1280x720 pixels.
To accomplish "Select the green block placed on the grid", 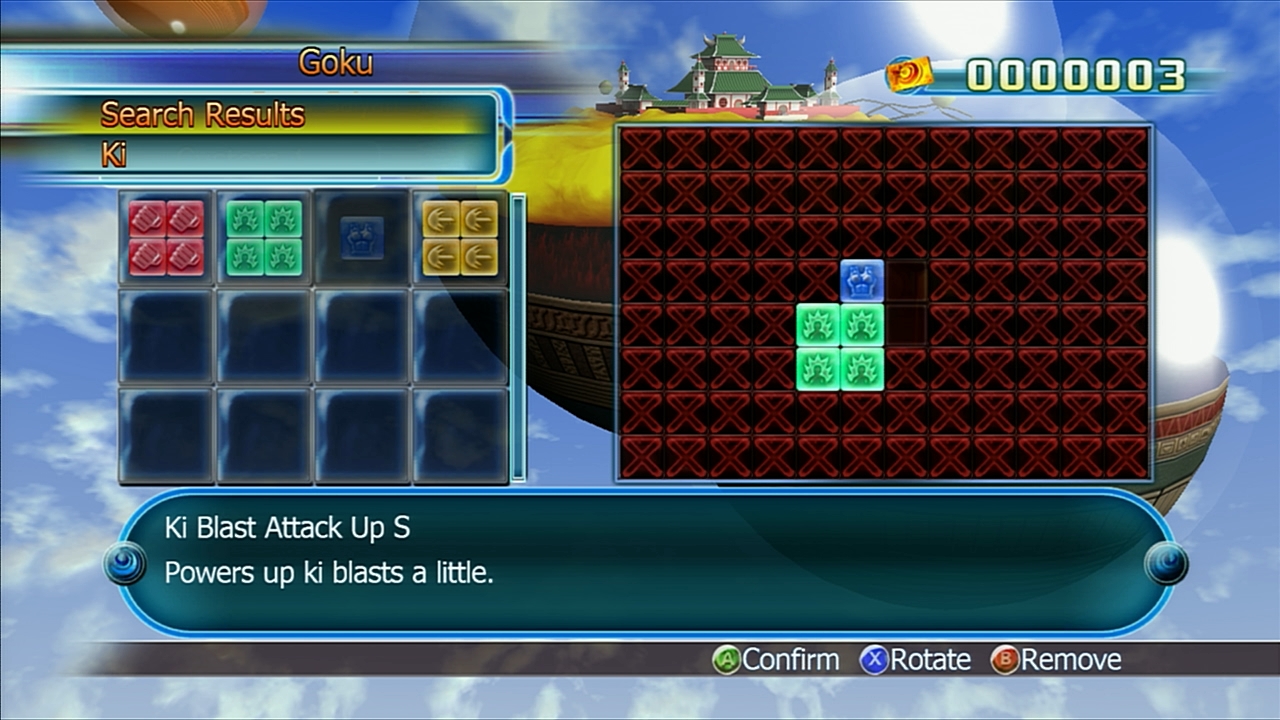I will tap(840, 347).
